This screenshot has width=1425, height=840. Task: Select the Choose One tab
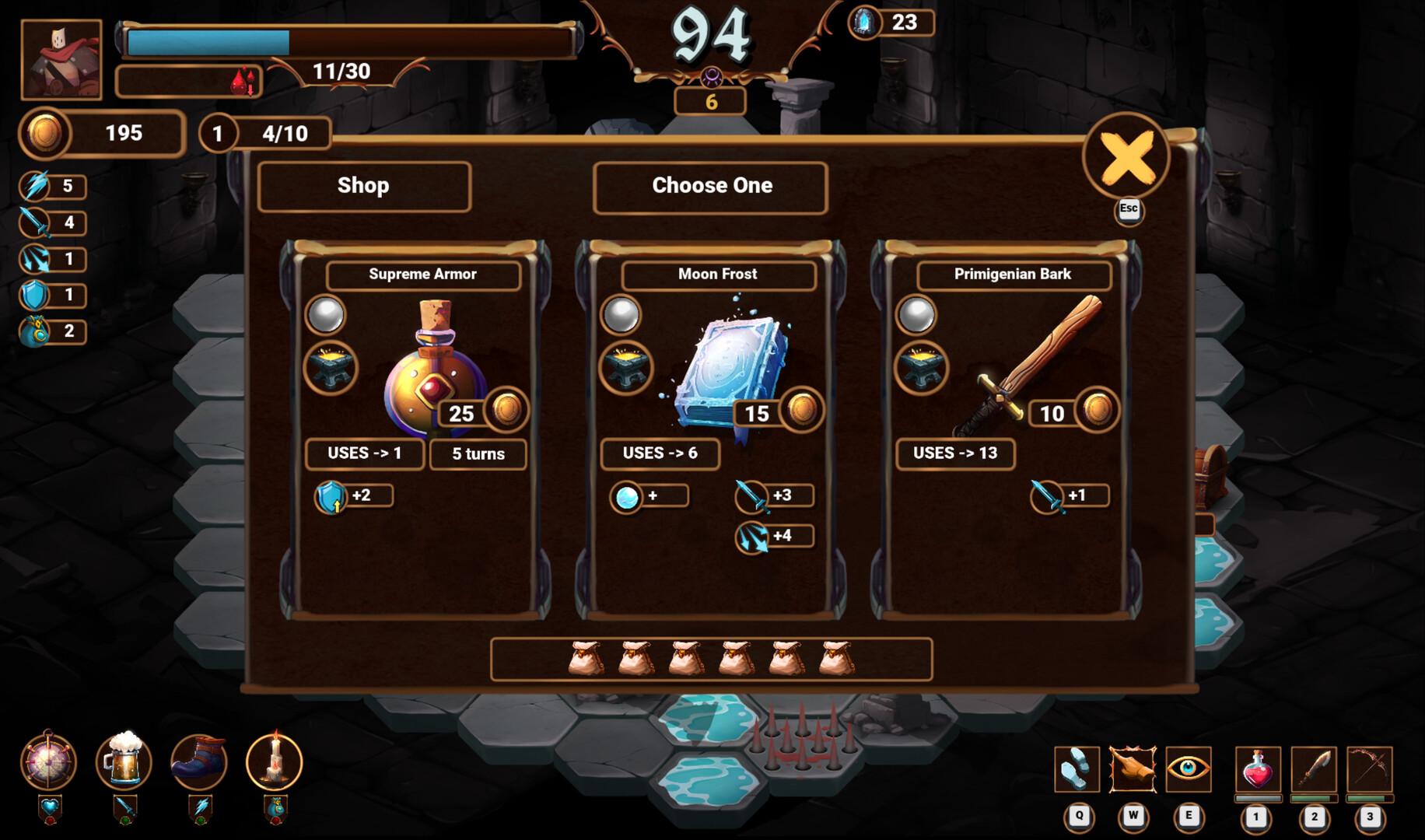(710, 186)
